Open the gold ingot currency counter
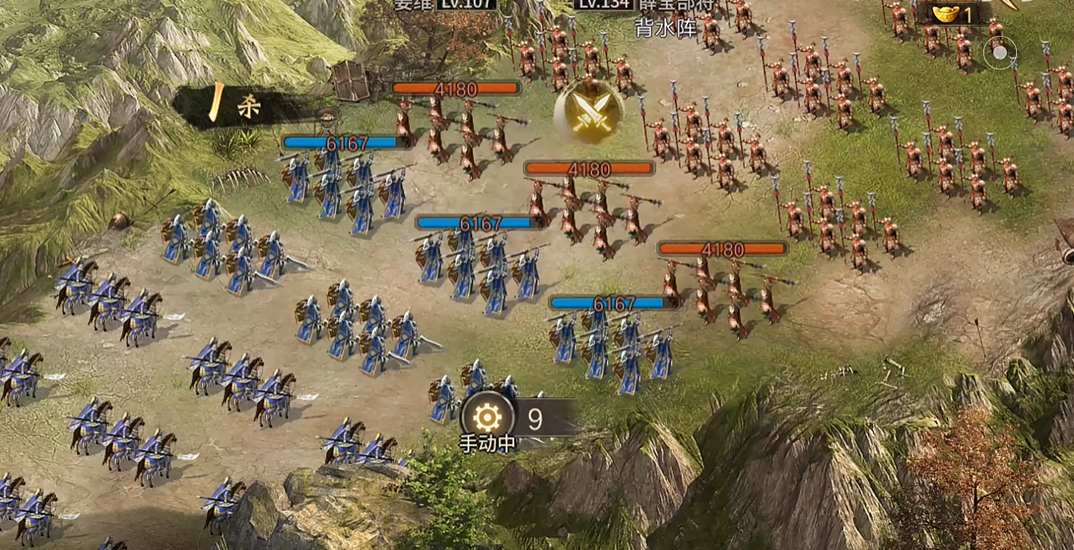This screenshot has width=1074, height=550. click(x=953, y=13)
